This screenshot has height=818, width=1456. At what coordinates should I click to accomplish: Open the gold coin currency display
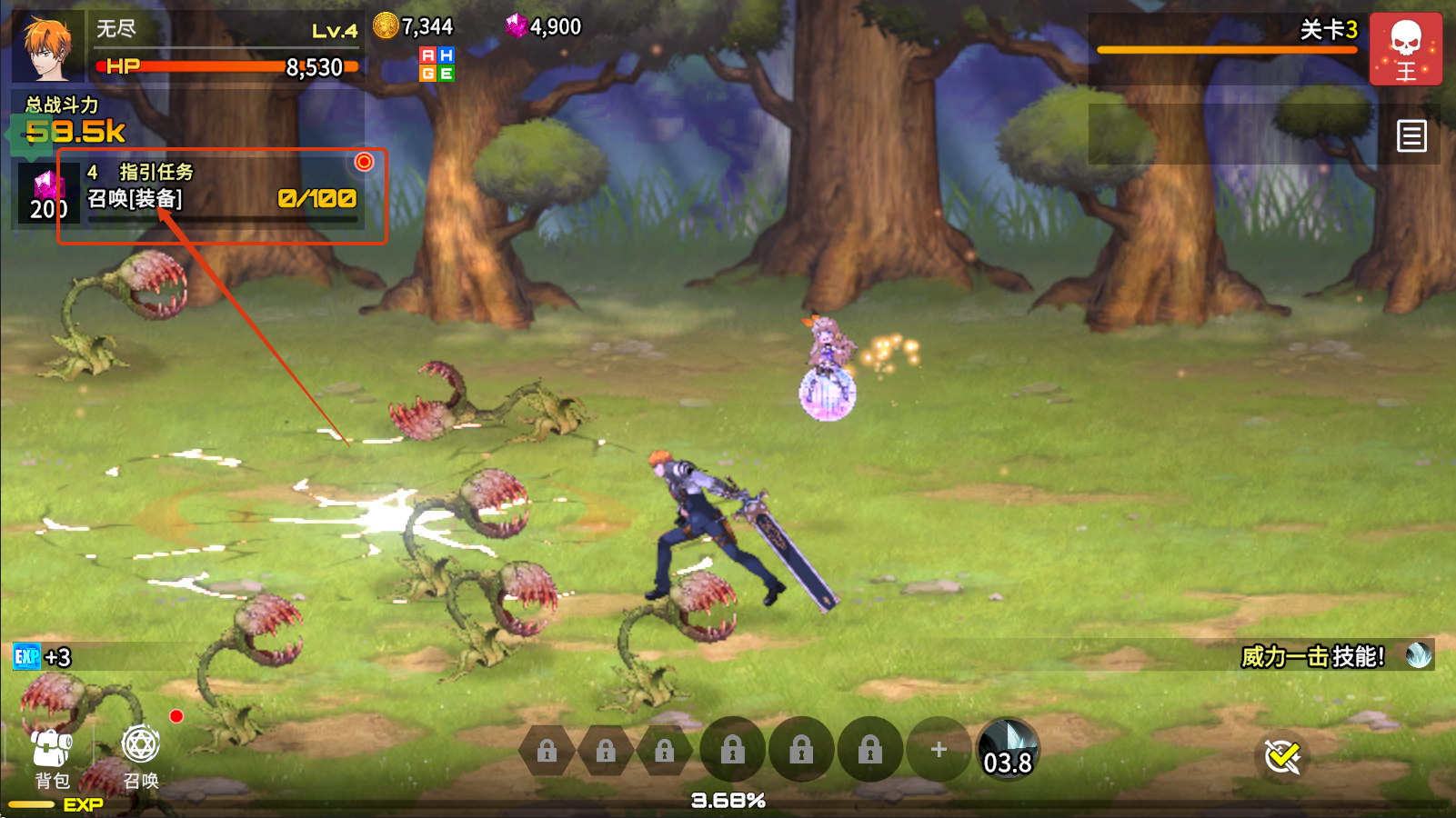[414, 26]
